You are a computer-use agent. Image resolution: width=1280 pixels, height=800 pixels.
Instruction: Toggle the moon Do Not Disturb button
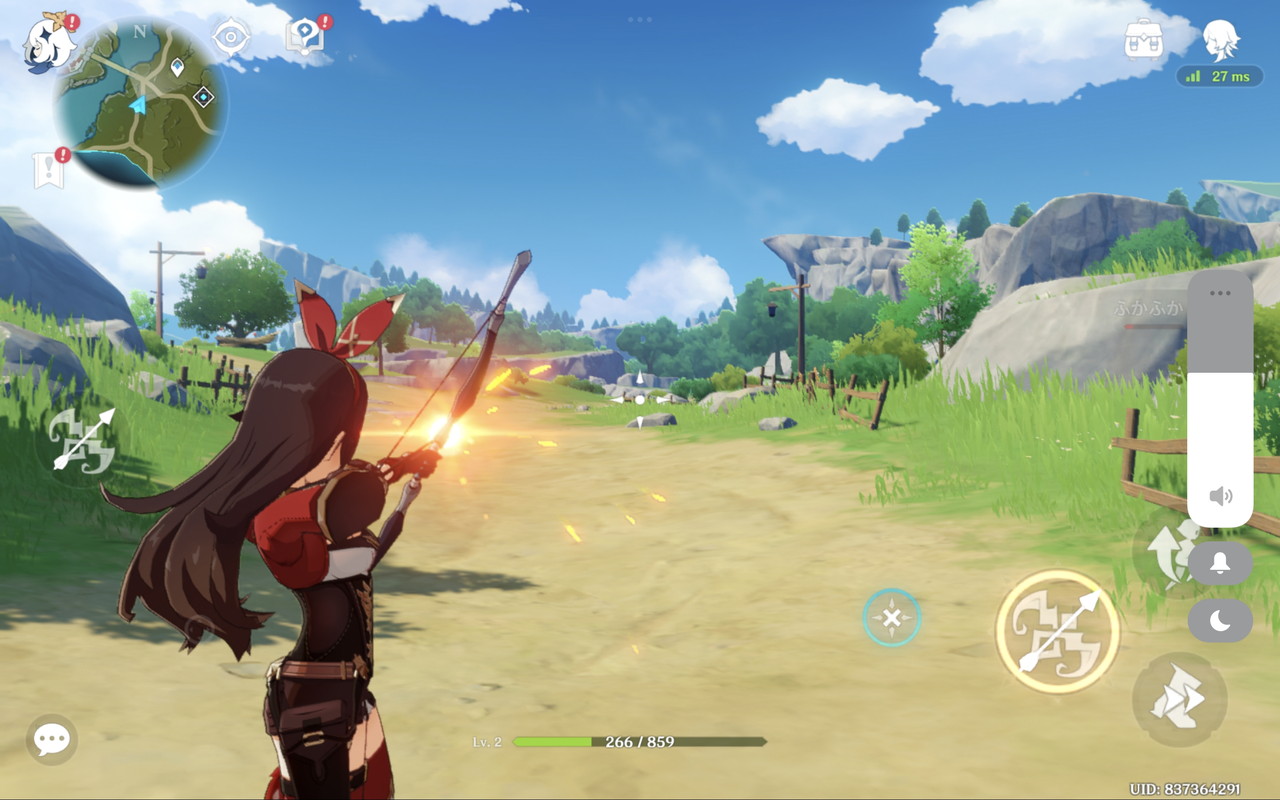coord(1220,621)
